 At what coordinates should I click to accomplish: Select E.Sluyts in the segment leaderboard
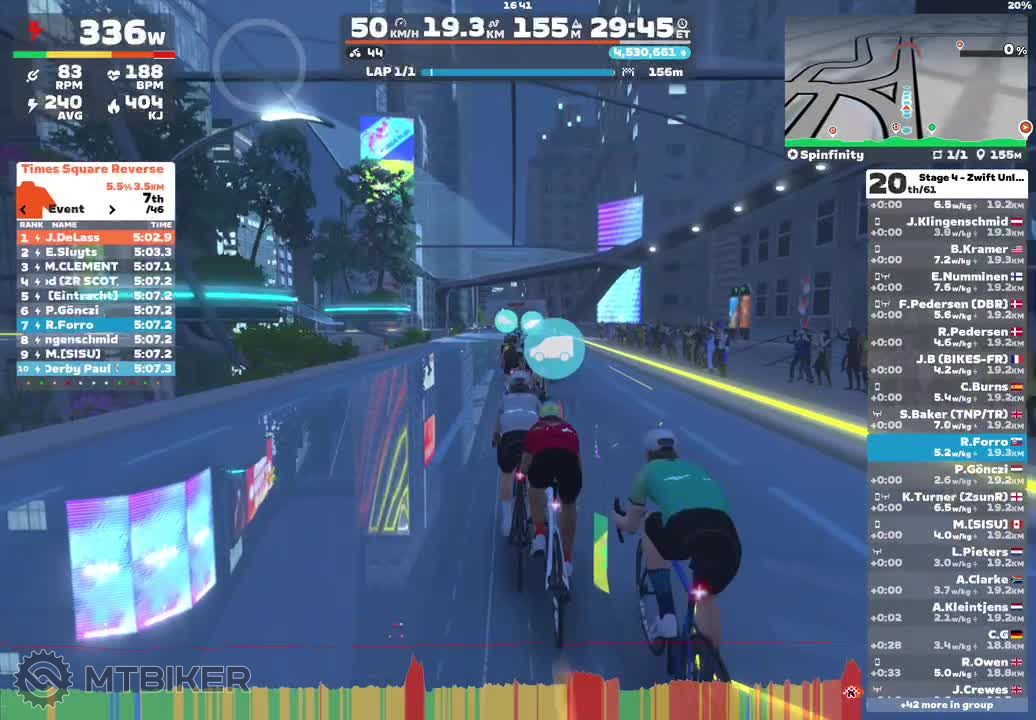95,252
